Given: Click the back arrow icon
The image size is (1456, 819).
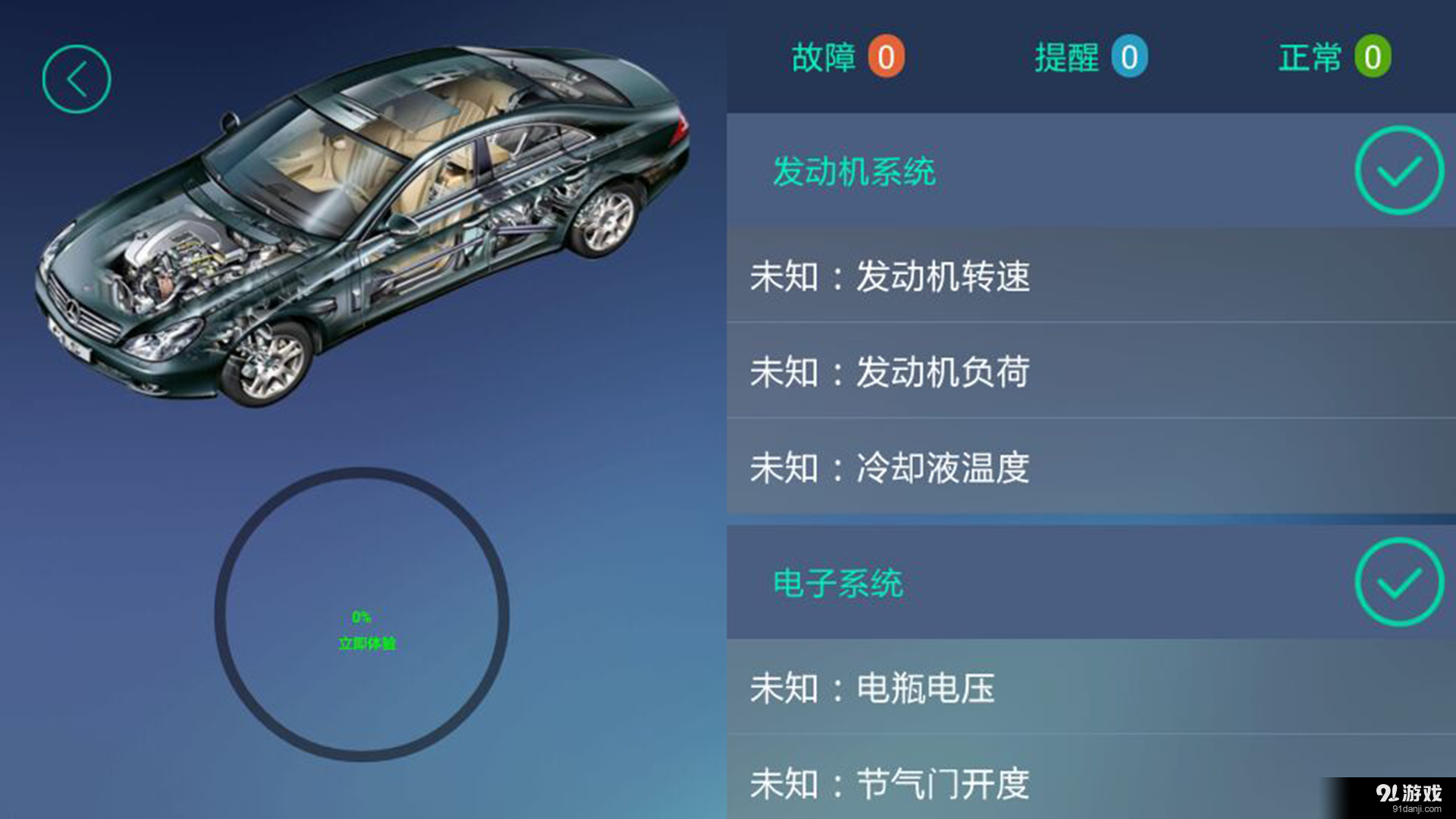Looking at the screenshot, I should (76, 79).
